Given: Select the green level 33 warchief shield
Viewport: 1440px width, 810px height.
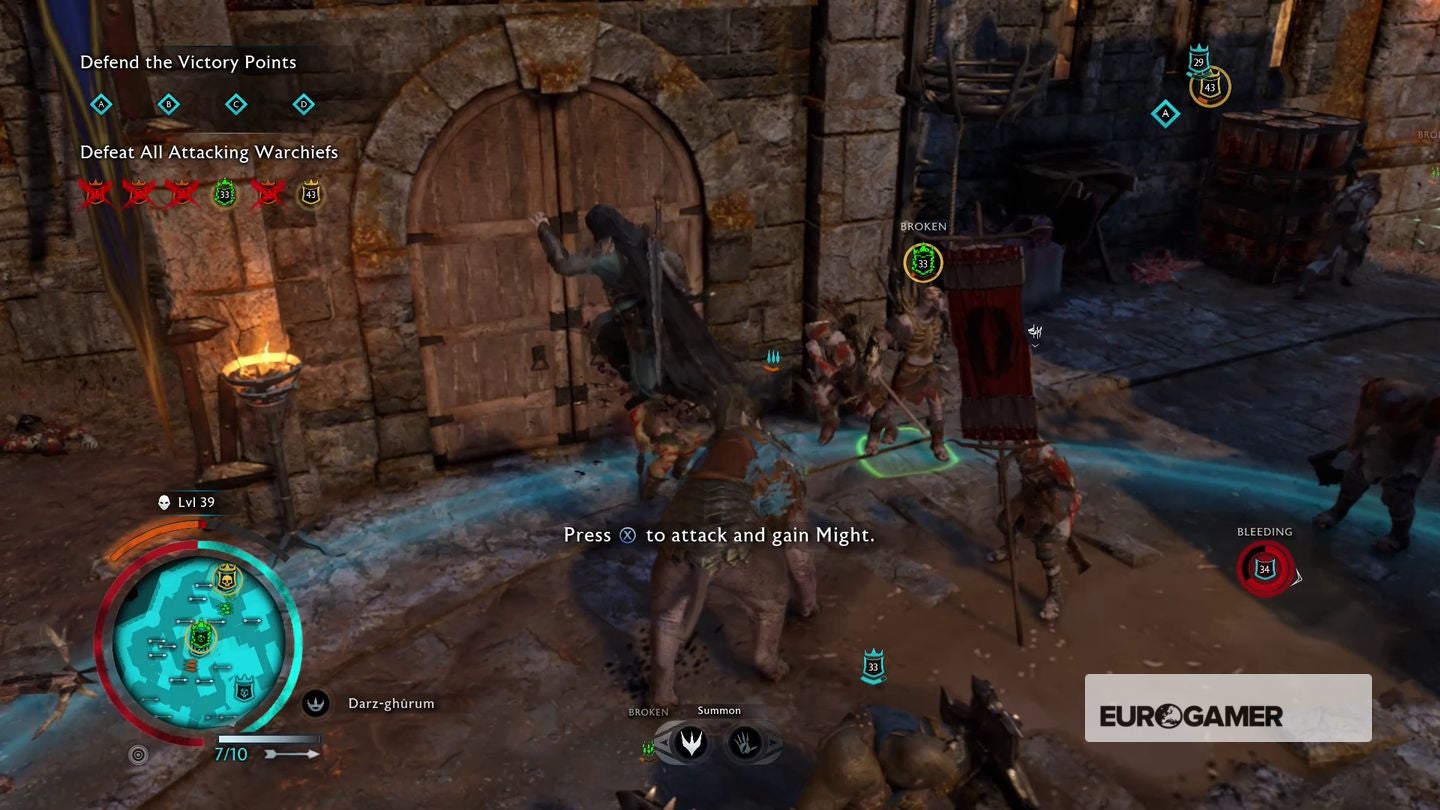Looking at the screenshot, I should [x=222, y=192].
